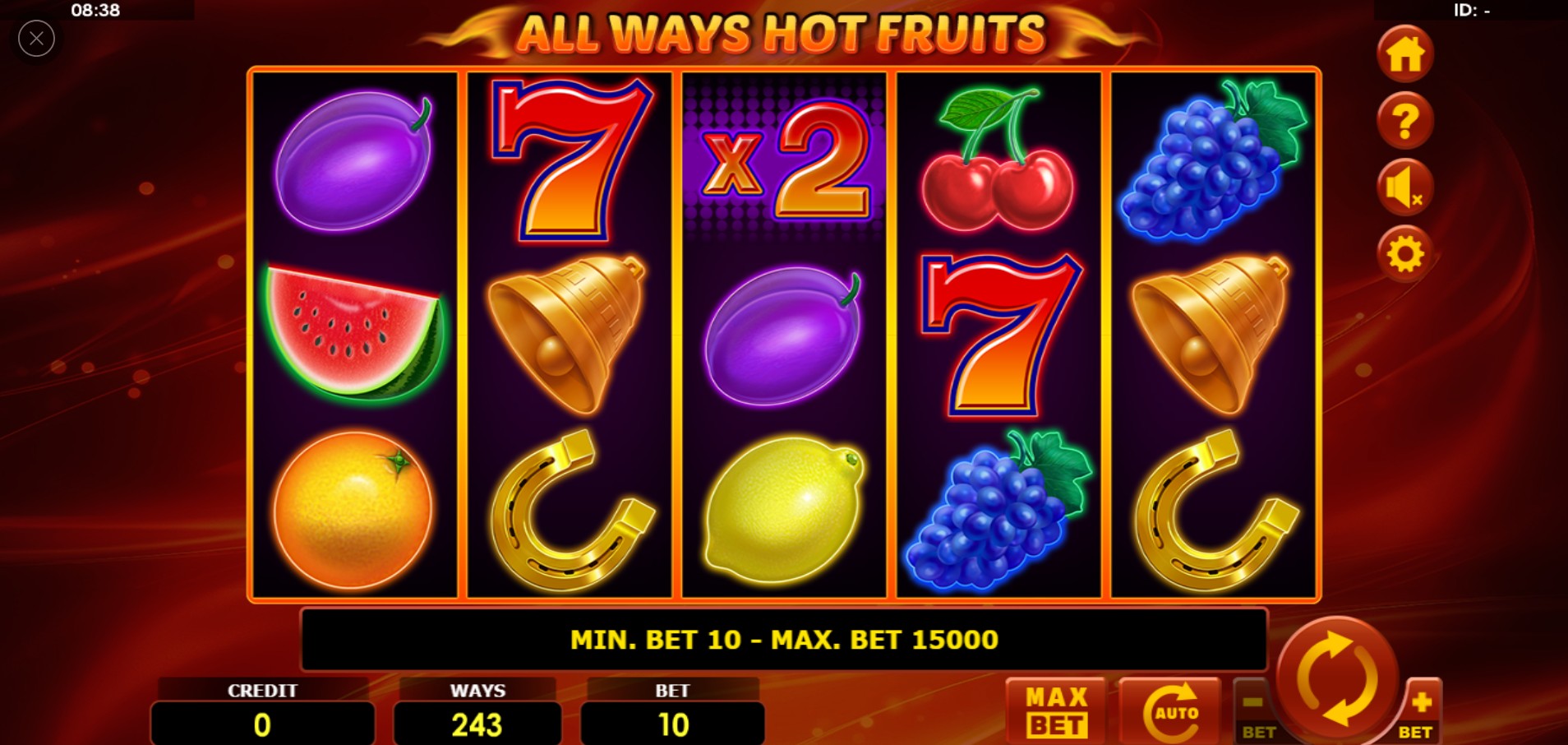This screenshot has height=745, width=1568.
Task: Toggle sound off with speaker icon
Action: coord(1404,187)
